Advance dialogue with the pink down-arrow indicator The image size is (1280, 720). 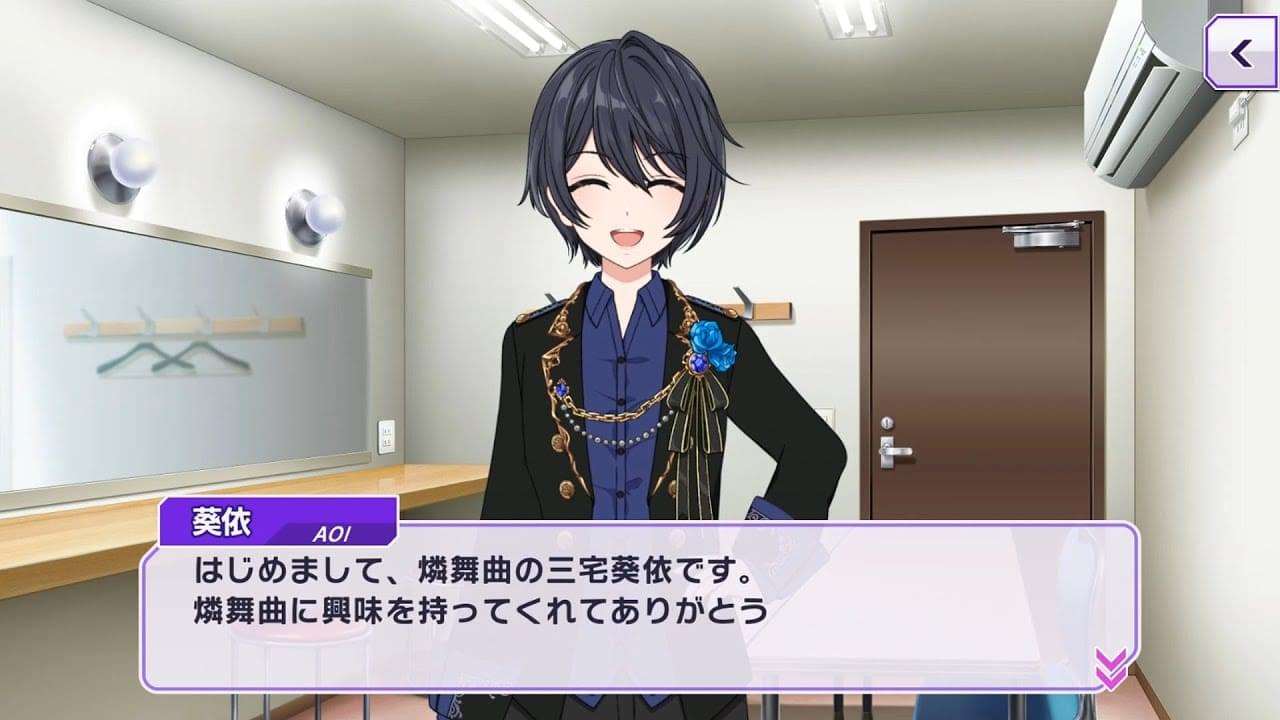tap(1110, 668)
